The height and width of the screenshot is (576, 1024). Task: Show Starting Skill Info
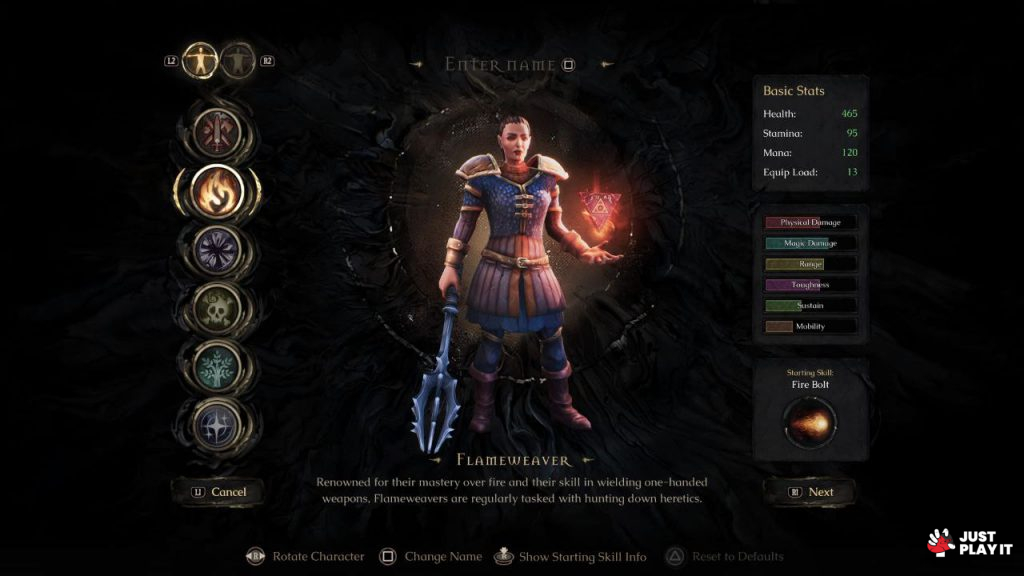(x=572, y=556)
